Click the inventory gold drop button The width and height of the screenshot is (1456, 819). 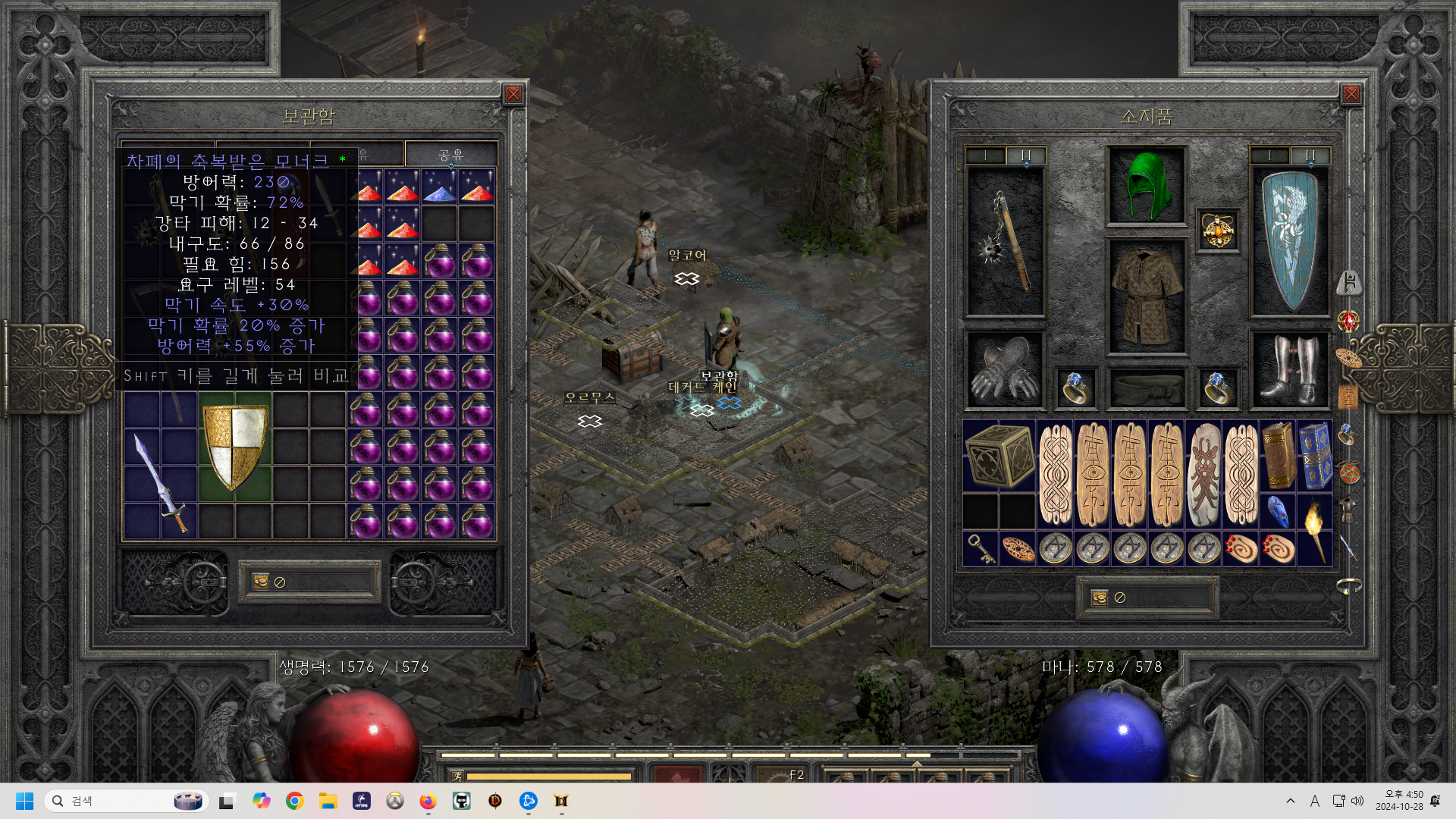(1100, 598)
